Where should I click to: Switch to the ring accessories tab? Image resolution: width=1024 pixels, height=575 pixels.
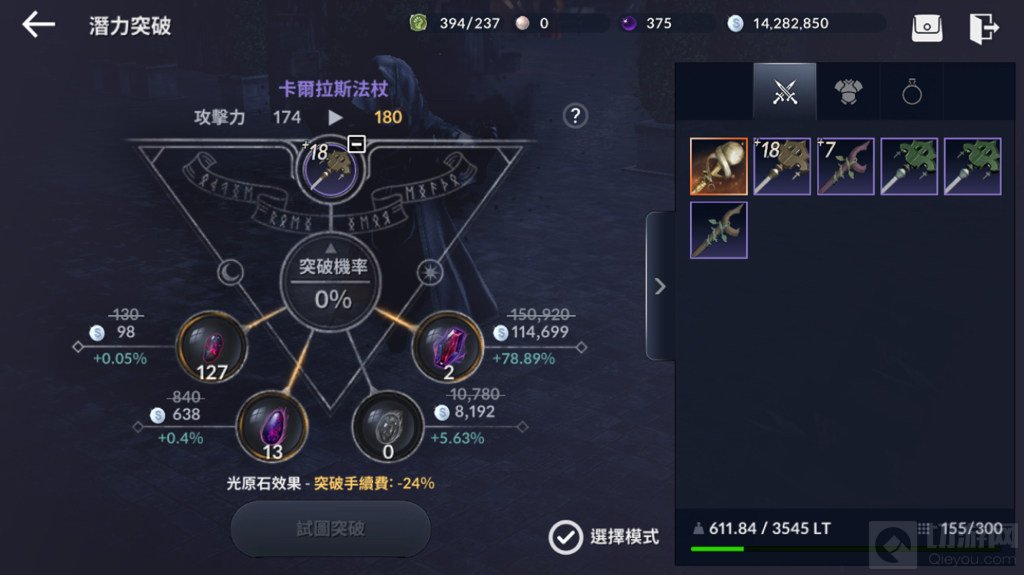pyautogui.click(x=911, y=93)
